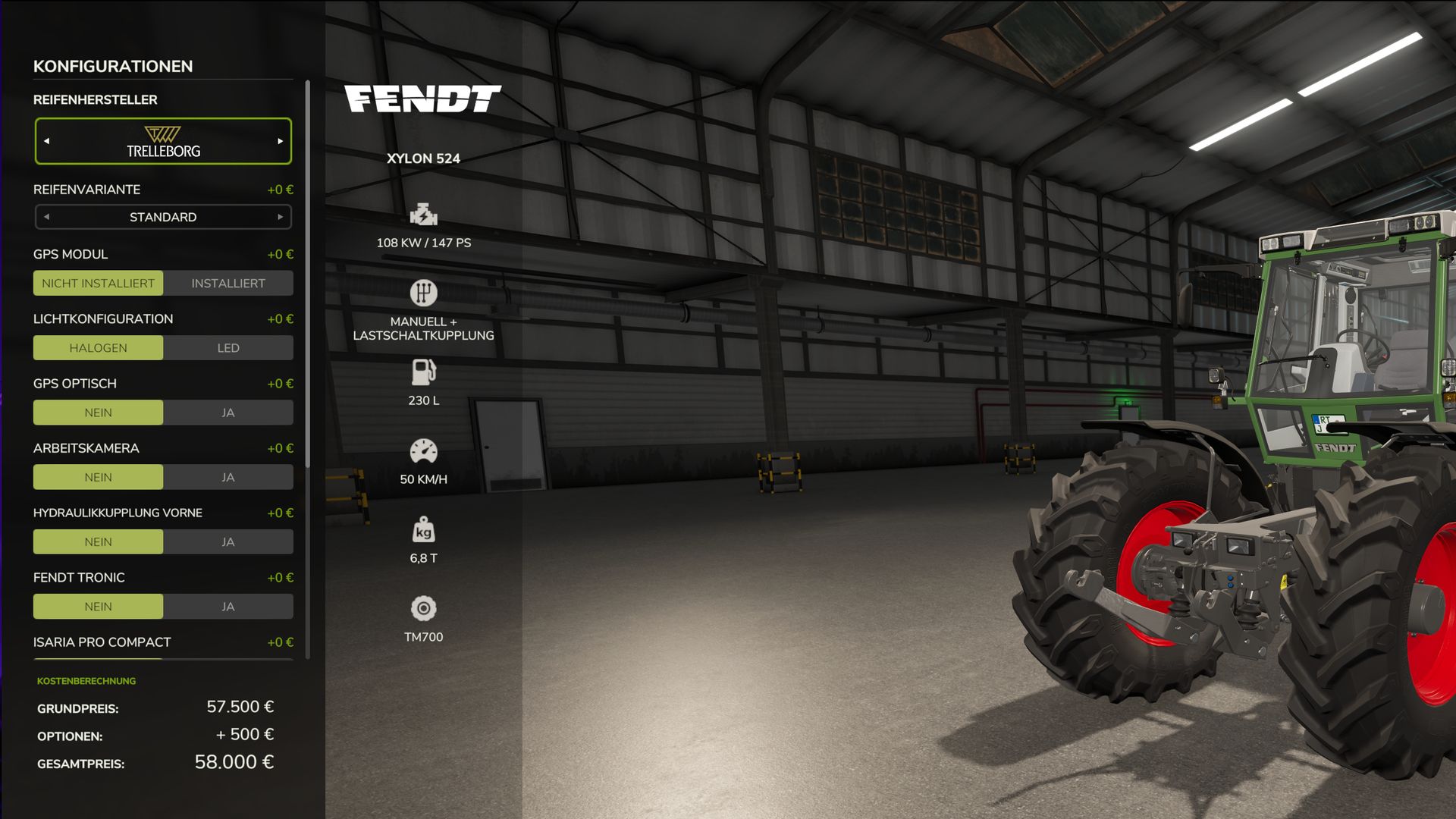The width and height of the screenshot is (1456, 819).
Task: Switch Lichtkonfiguration to LED
Action: [x=227, y=347]
